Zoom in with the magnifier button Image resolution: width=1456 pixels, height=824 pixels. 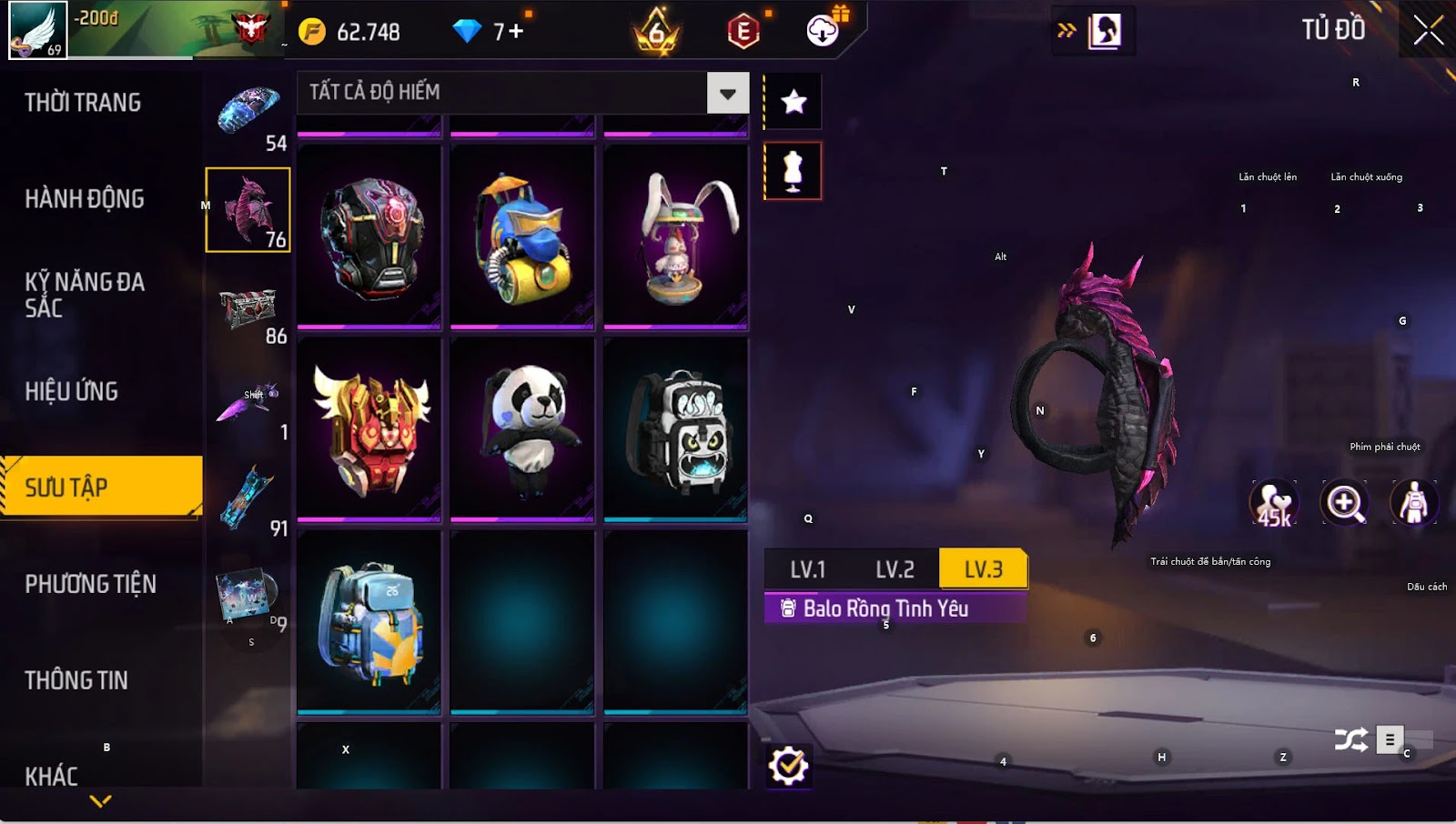pyautogui.click(x=1344, y=503)
